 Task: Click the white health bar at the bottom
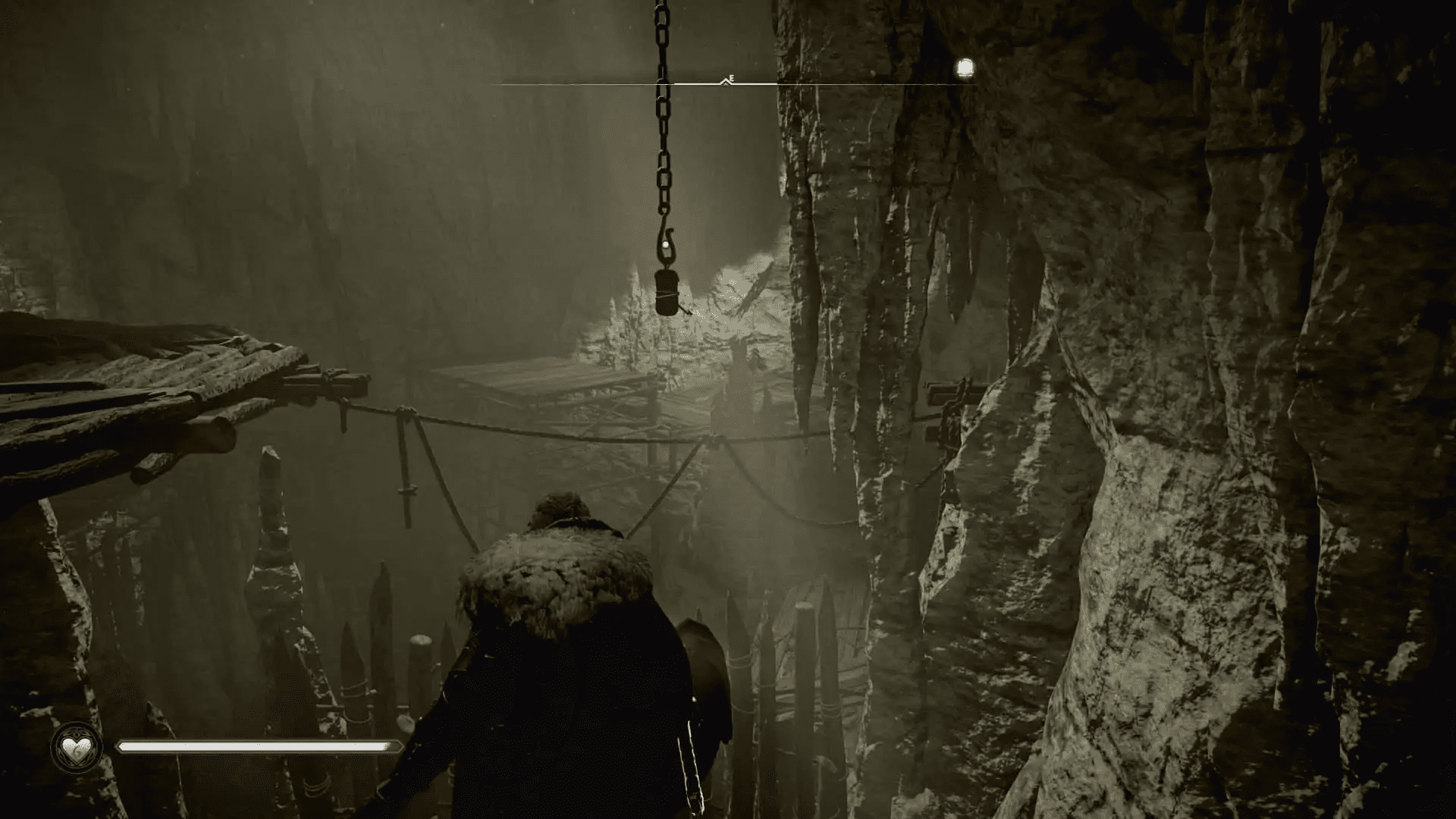tap(258, 747)
